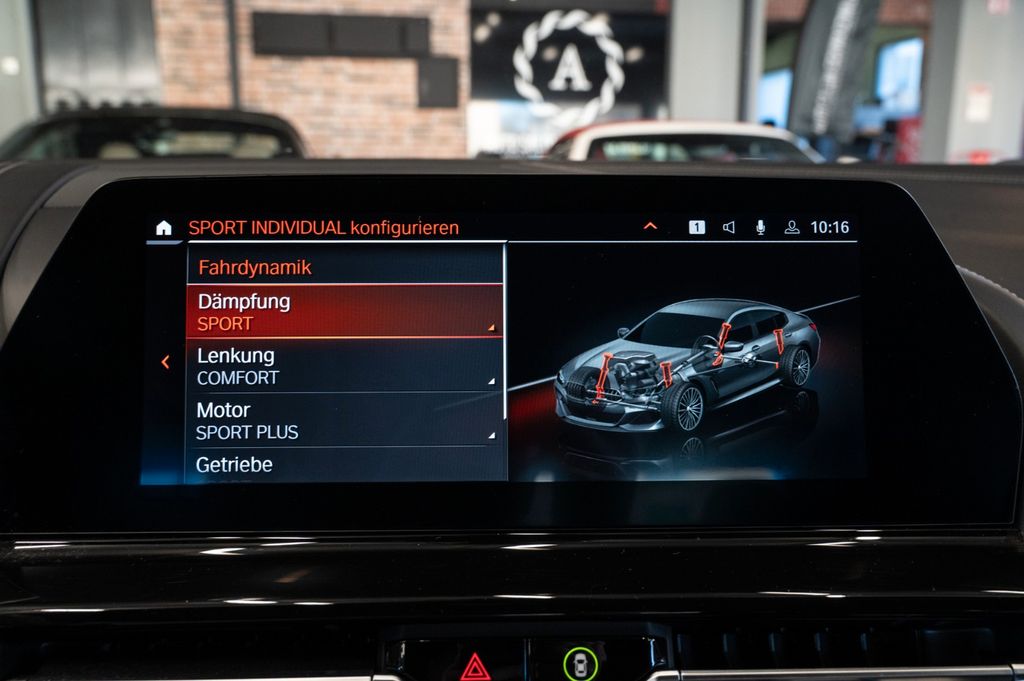
Task: Open the driver profile icon
Action: pos(791,227)
